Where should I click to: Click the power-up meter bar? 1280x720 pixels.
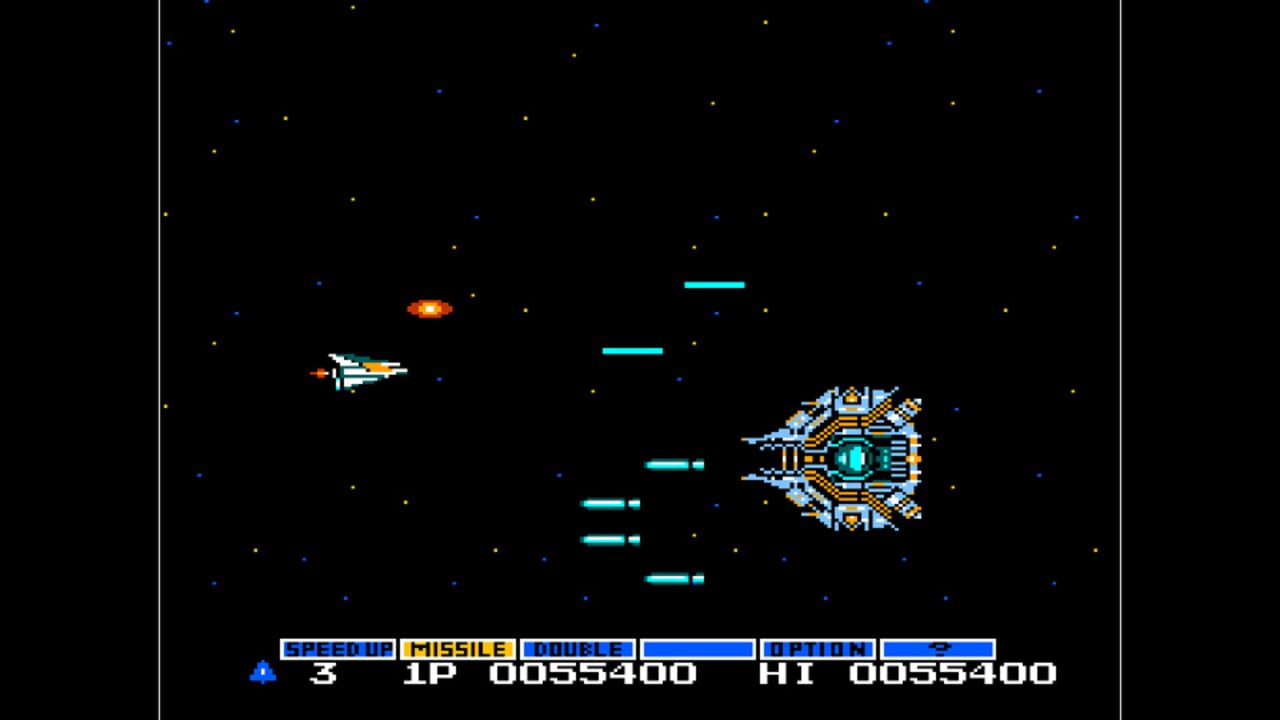pos(640,649)
